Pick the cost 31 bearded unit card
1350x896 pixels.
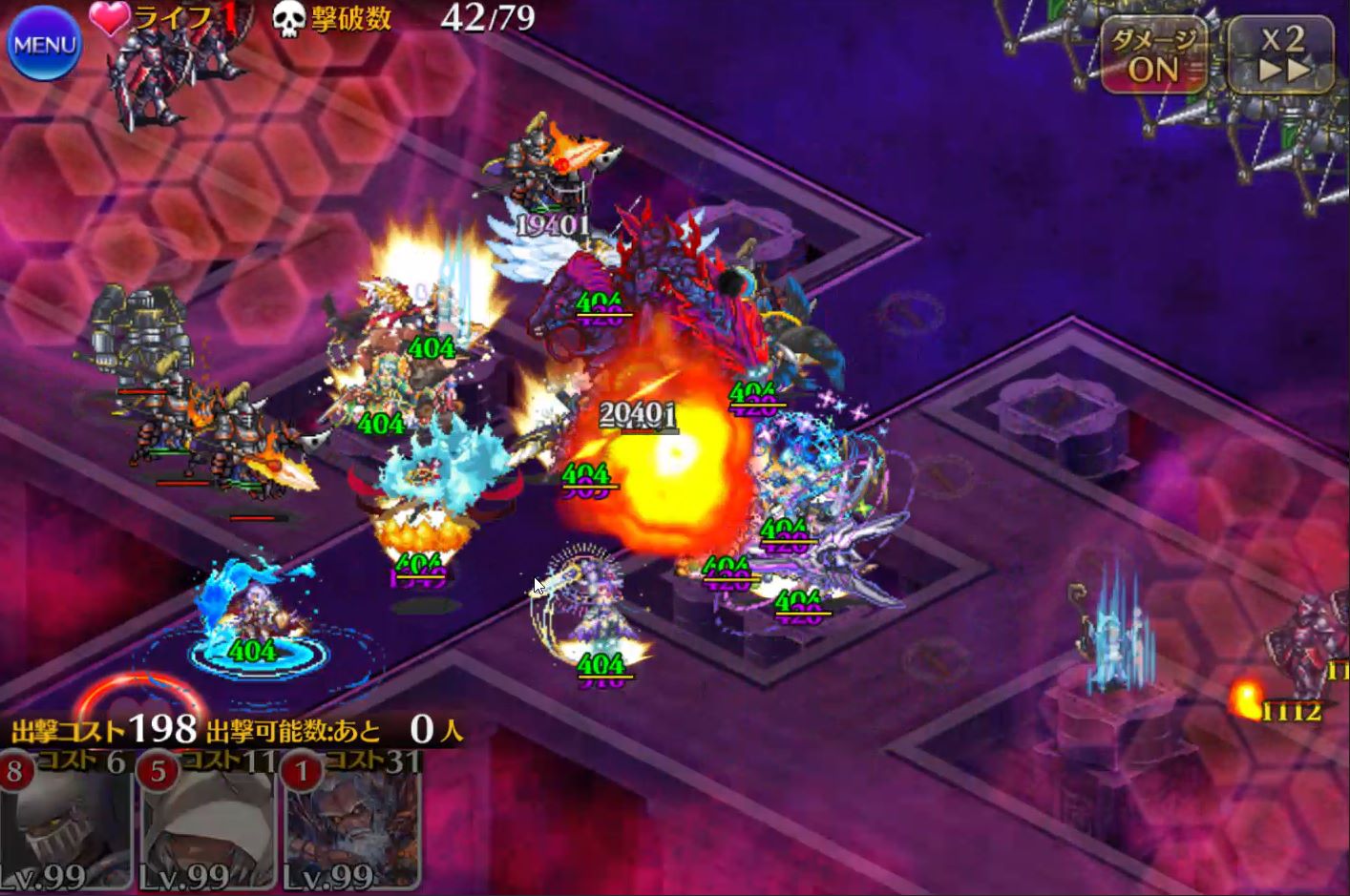(351, 823)
